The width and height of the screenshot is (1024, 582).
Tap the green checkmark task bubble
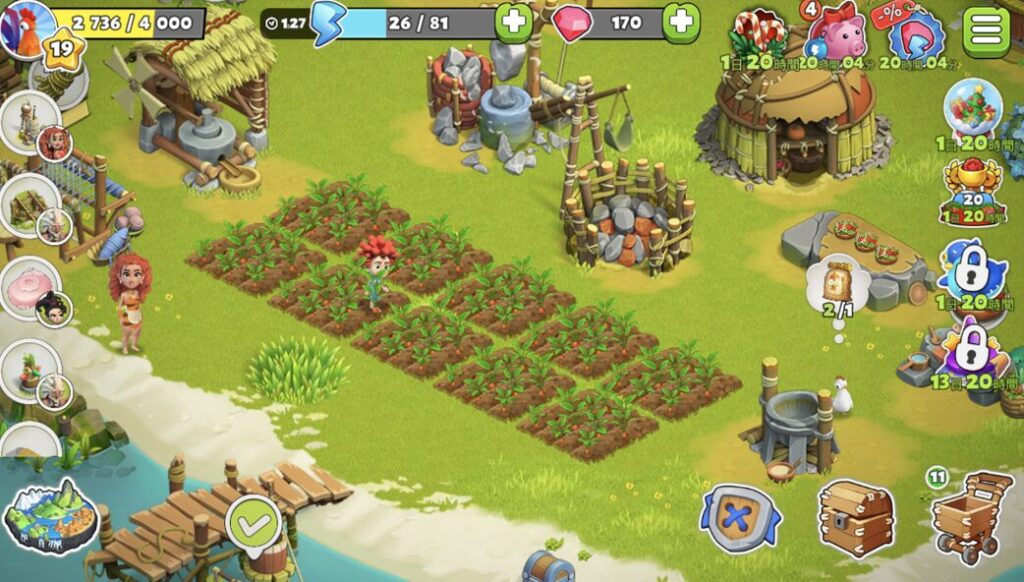pyautogui.click(x=252, y=521)
